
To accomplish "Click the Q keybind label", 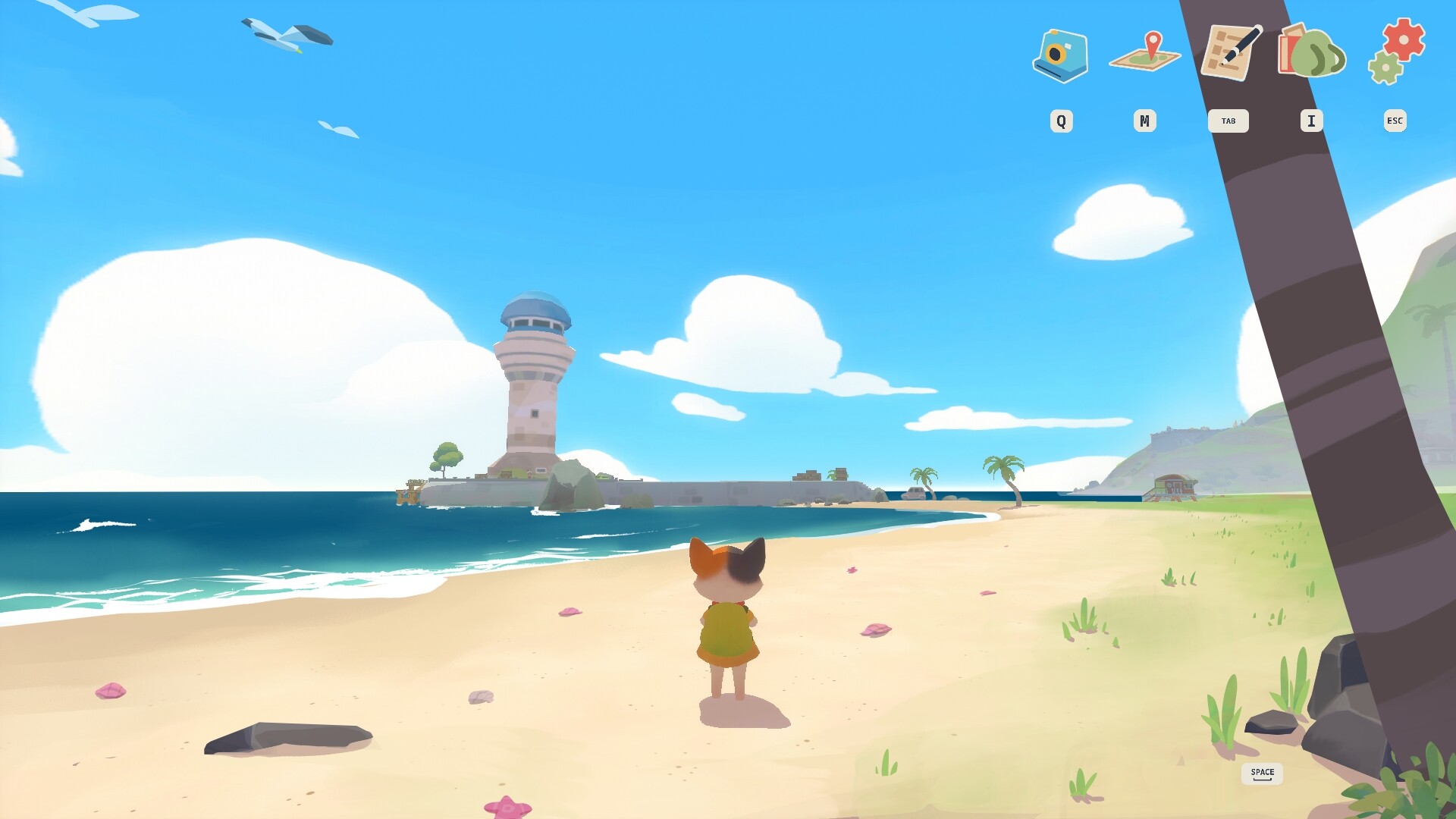I will coord(1061,121).
